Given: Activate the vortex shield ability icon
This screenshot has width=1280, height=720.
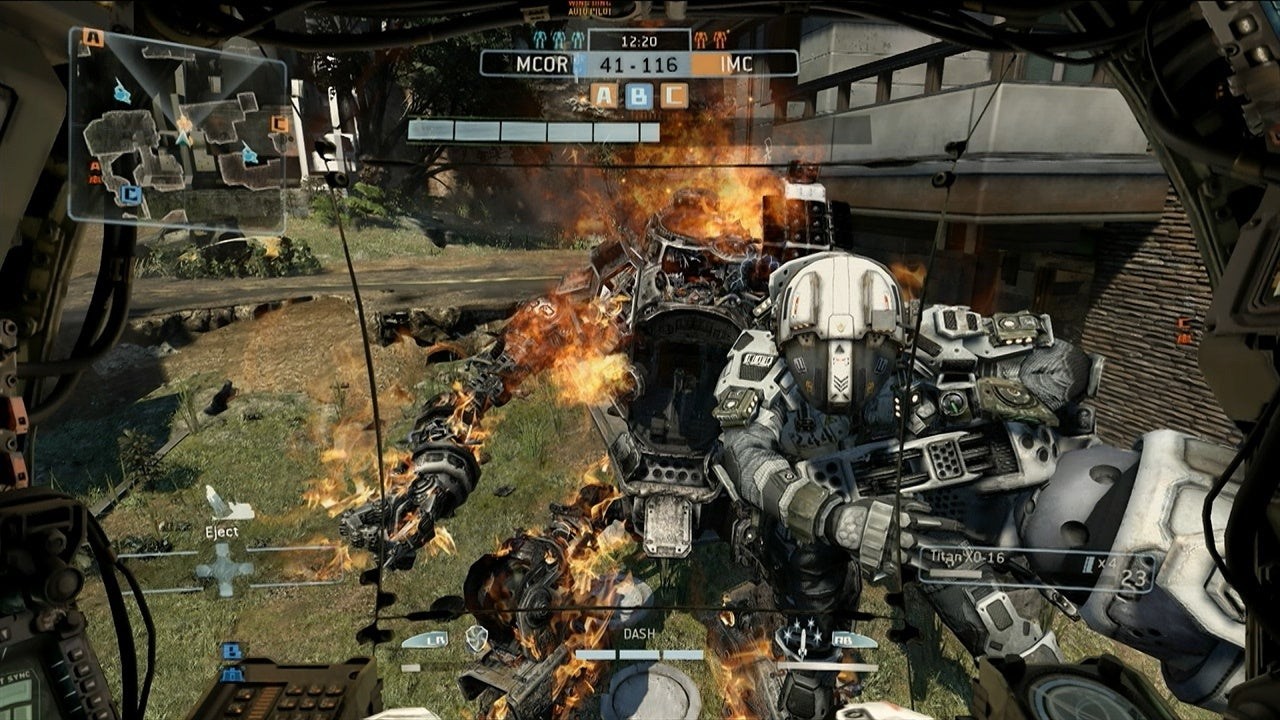Looking at the screenshot, I should pos(477,637).
